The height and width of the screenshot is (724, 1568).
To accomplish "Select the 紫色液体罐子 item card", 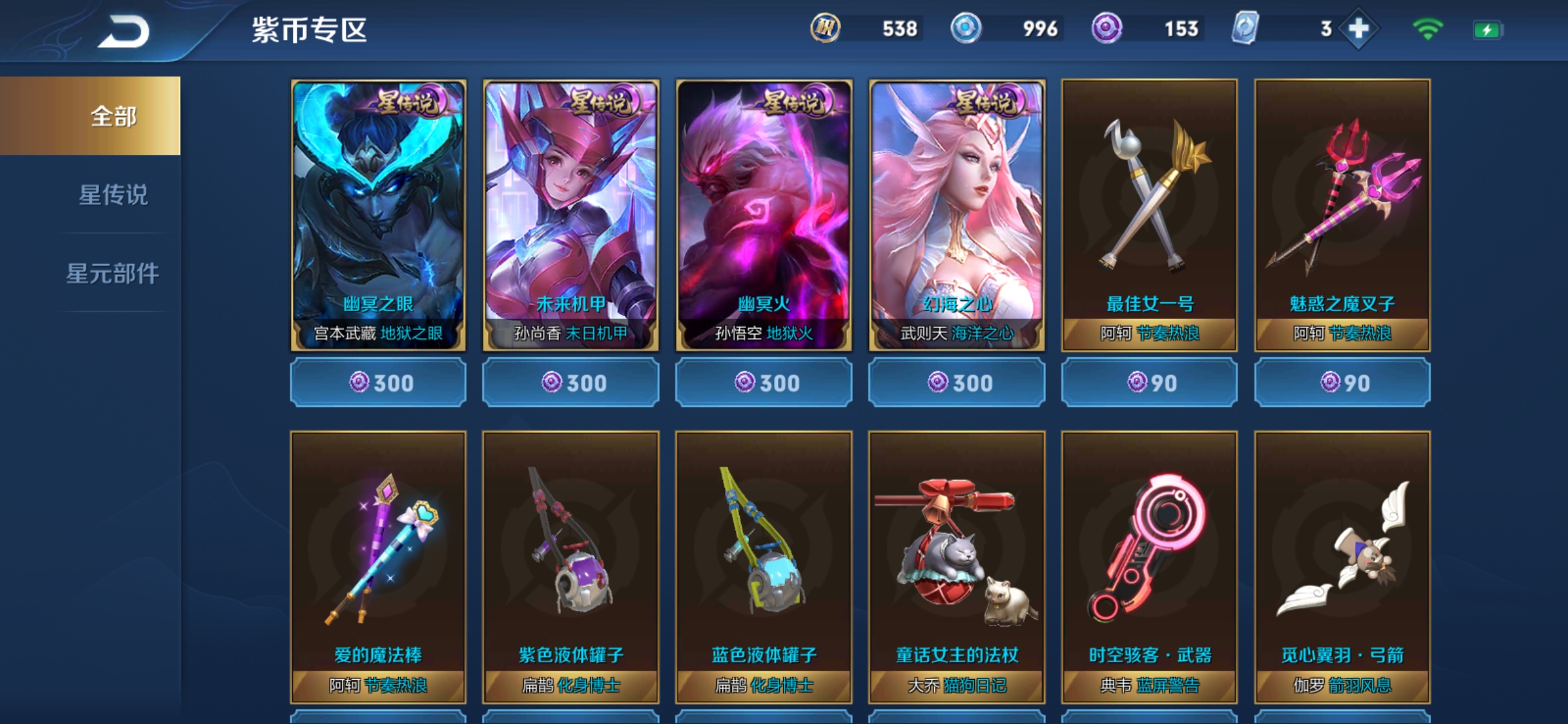I will pos(571,566).
